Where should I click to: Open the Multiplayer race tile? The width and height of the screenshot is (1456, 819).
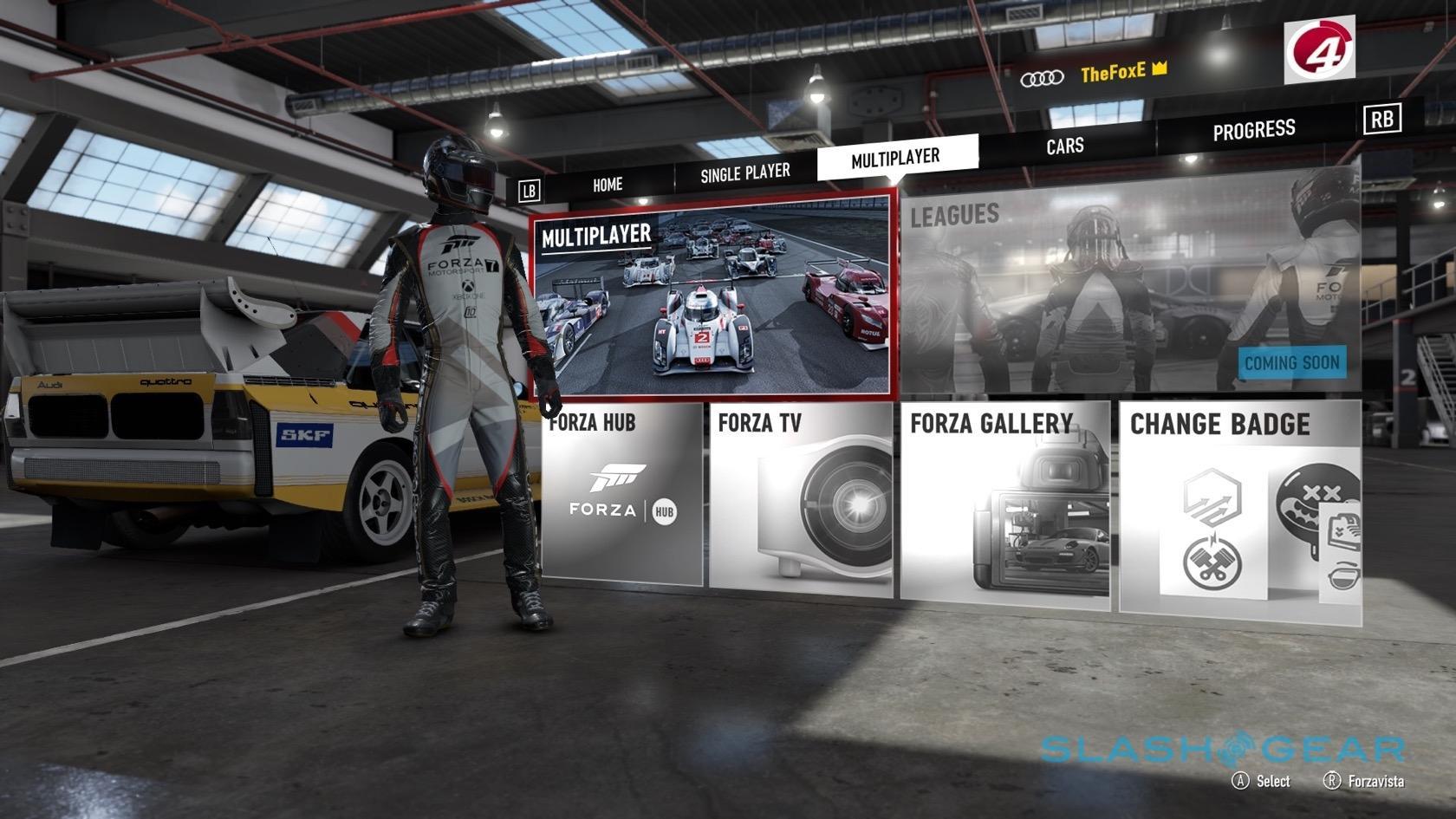(712, 295)
